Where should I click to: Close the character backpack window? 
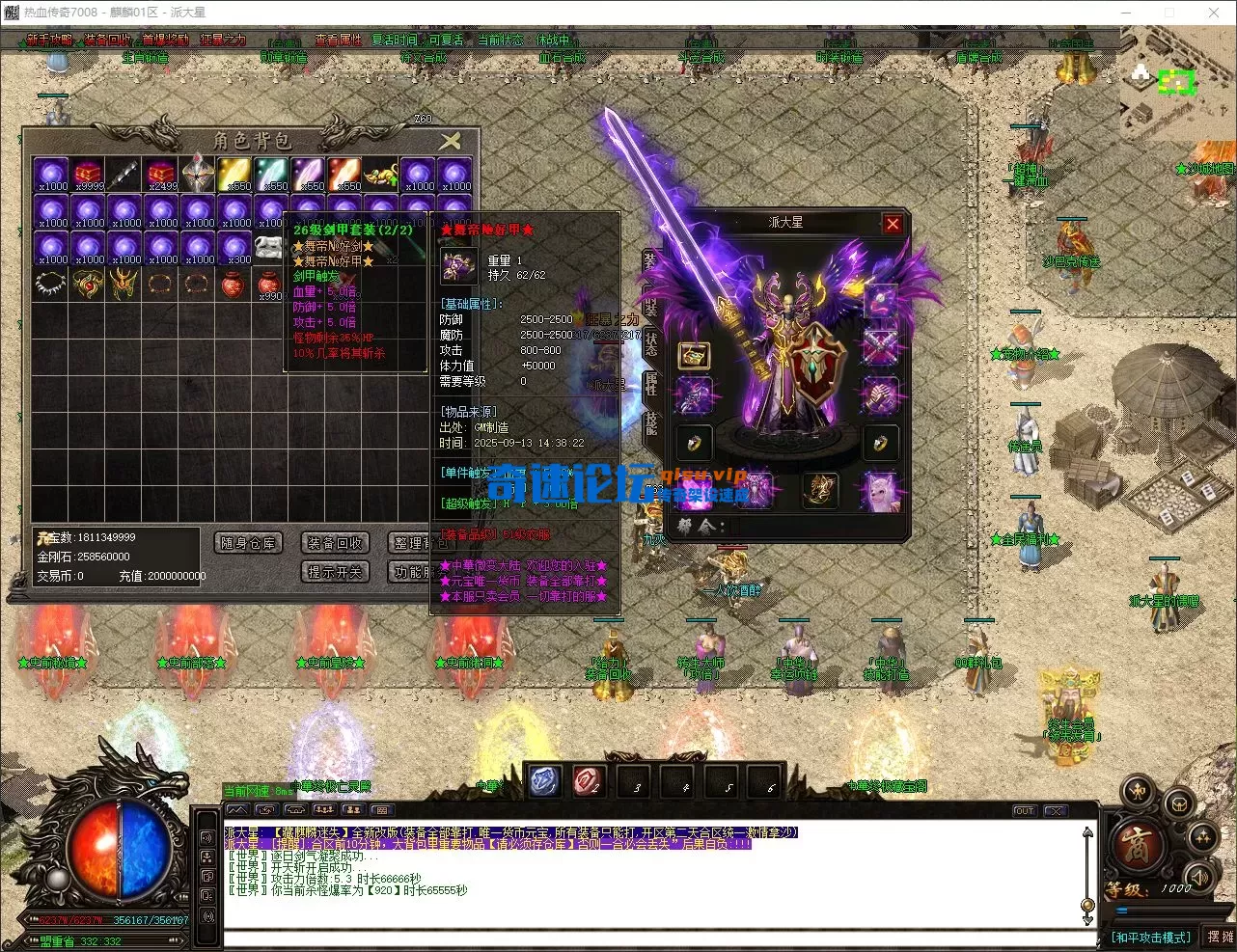coord(450,142)
